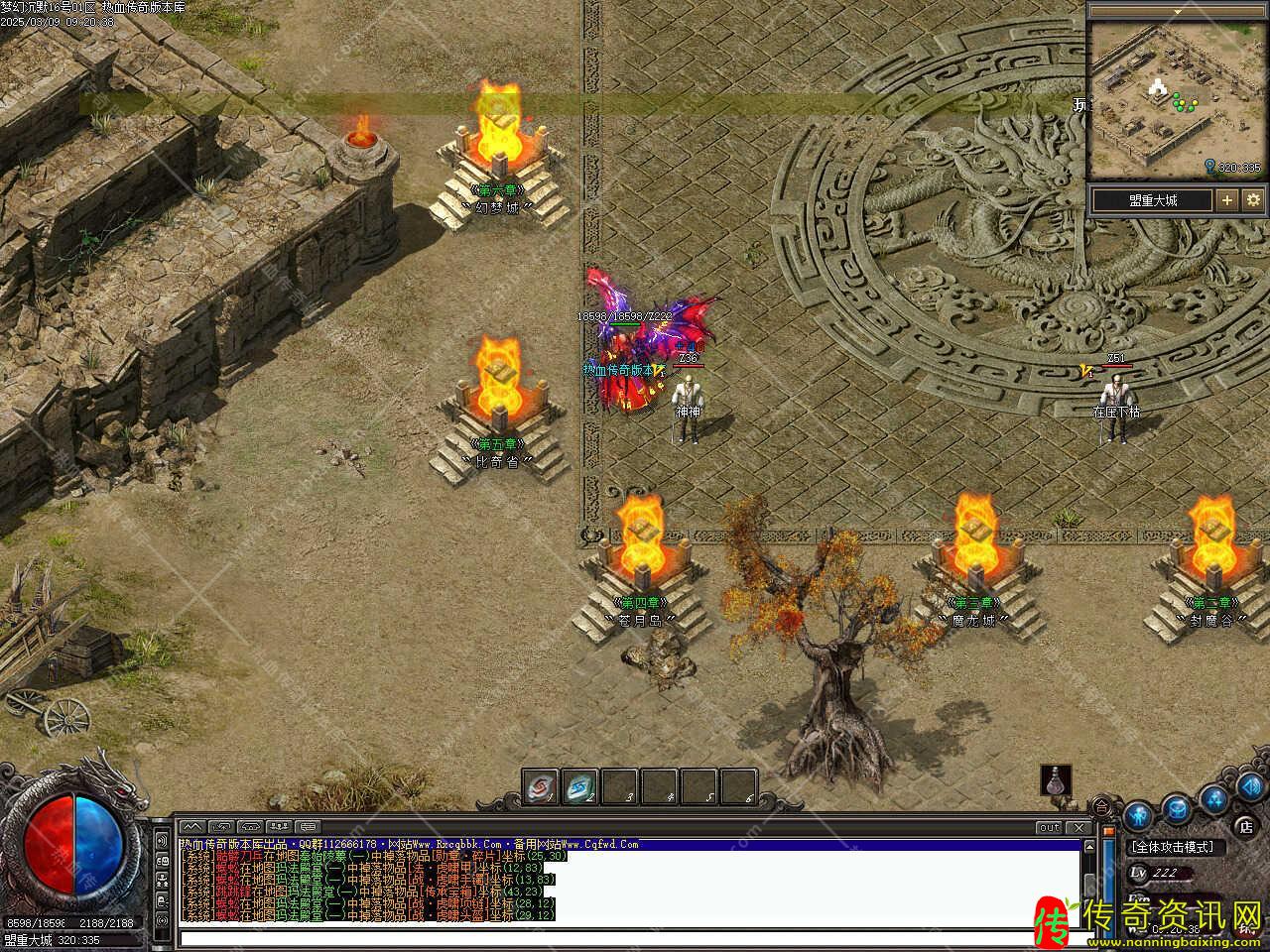Viewport: 1270px width, 952px height.
Task: Open the bag via the chest icon
Action: (1177, 810)
